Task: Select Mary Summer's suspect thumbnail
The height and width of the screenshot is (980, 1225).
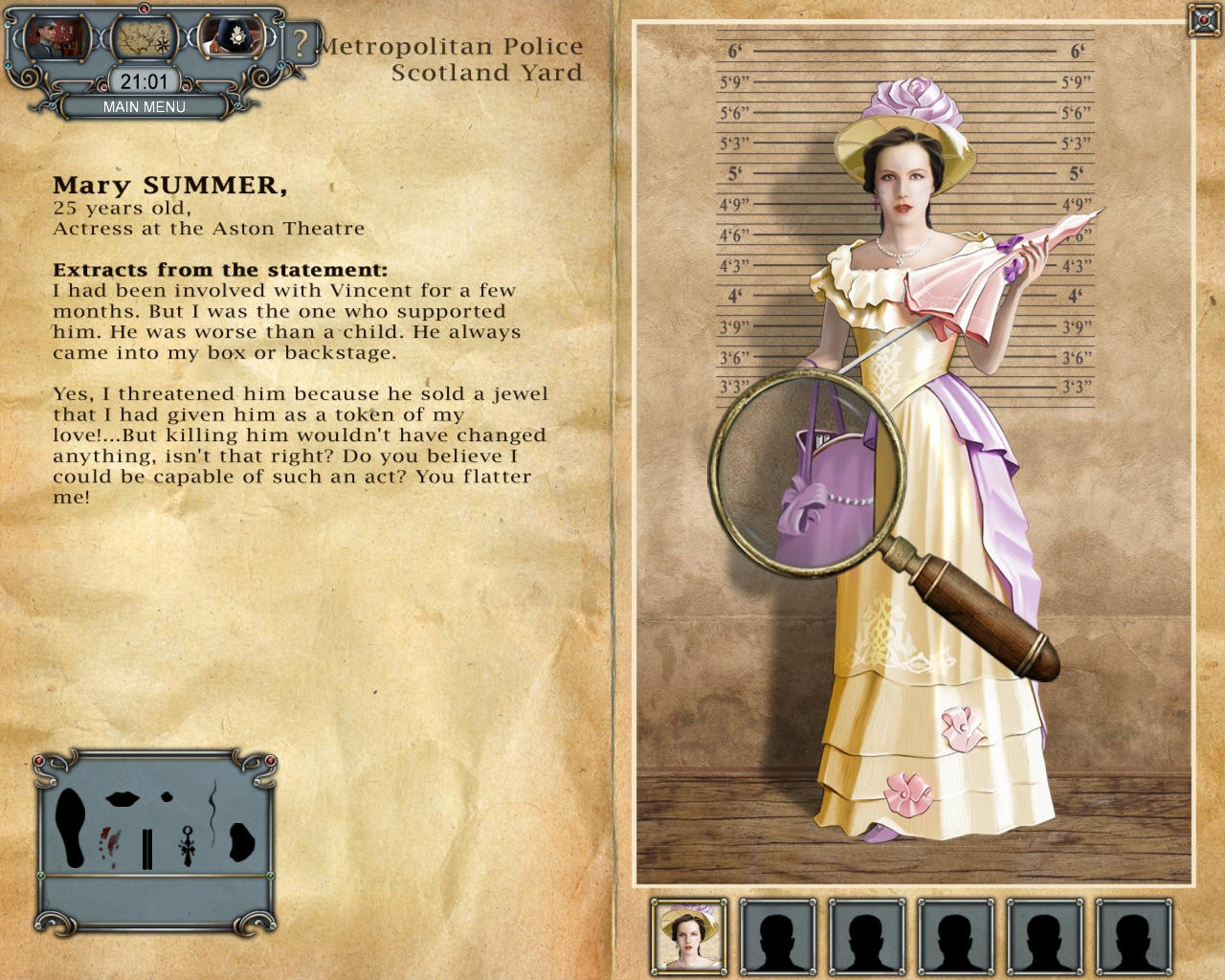Action: pyautogui.click(x=689, y=934)
